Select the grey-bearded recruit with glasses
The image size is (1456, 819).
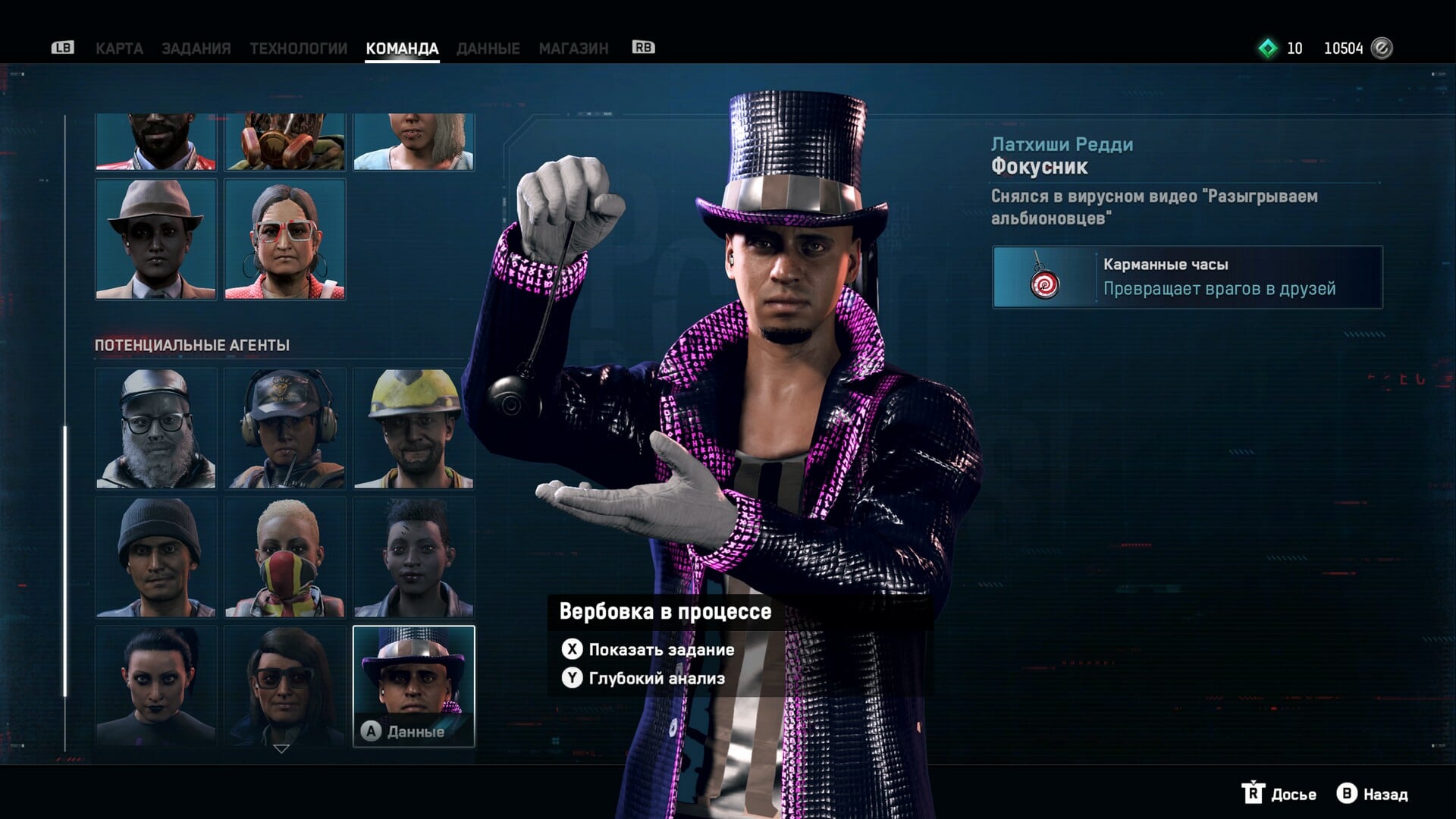[156, 428]
